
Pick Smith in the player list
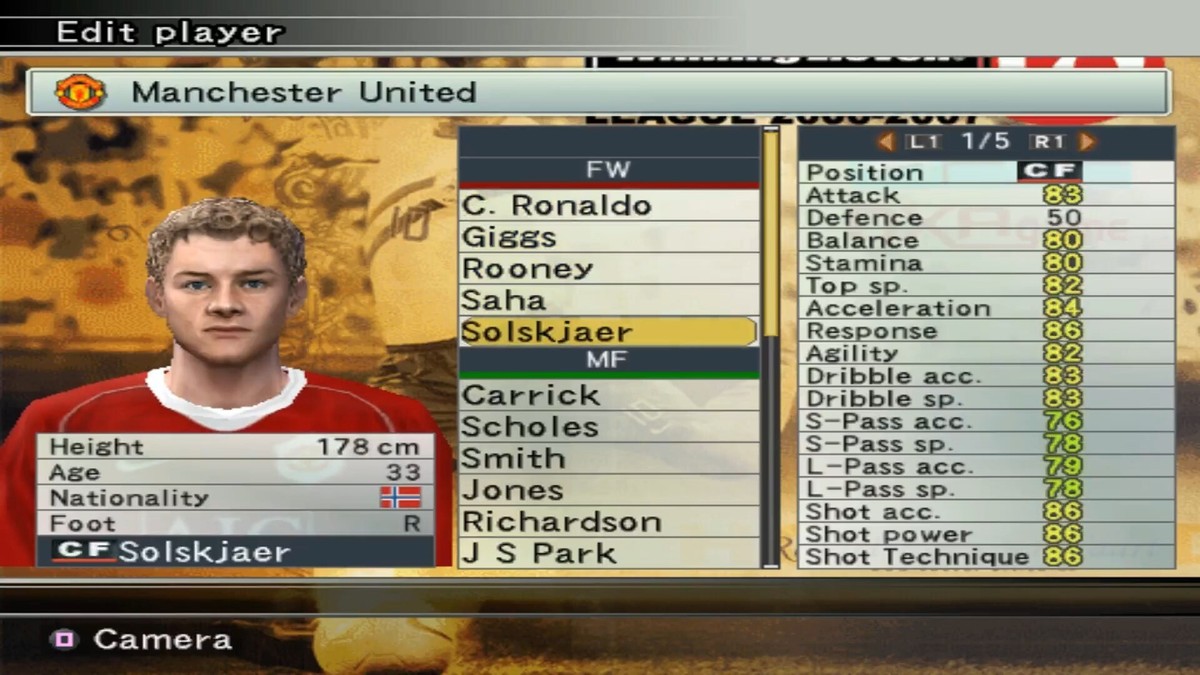coord(607,458)
